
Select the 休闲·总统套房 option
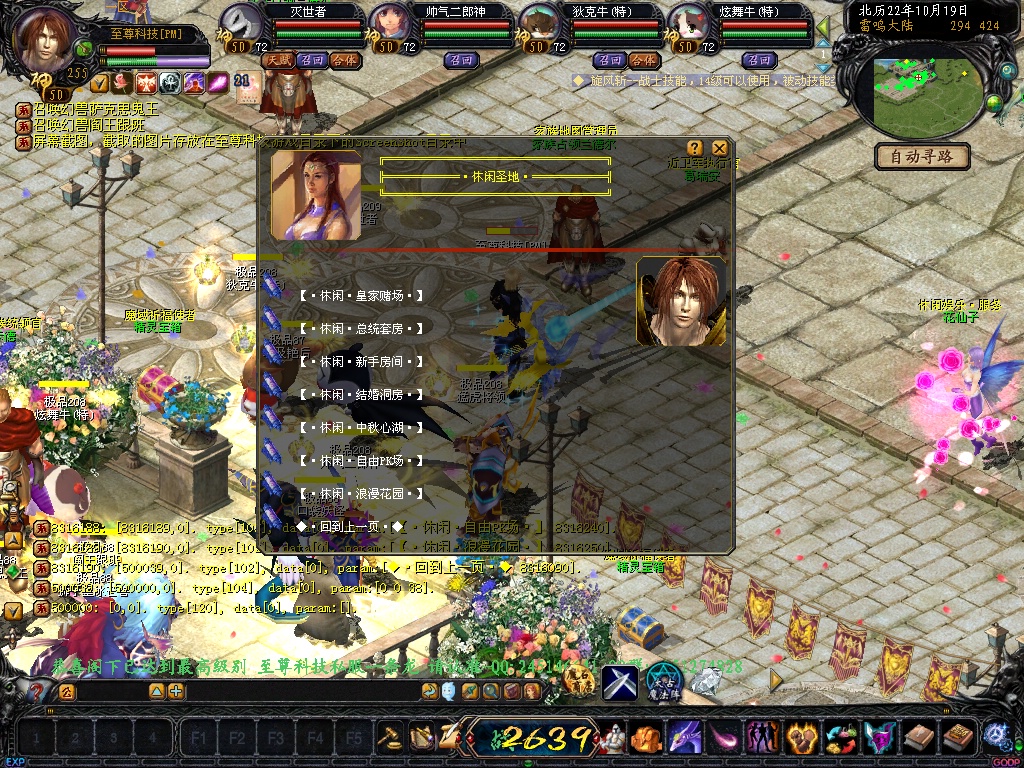(x=360, y=329)
